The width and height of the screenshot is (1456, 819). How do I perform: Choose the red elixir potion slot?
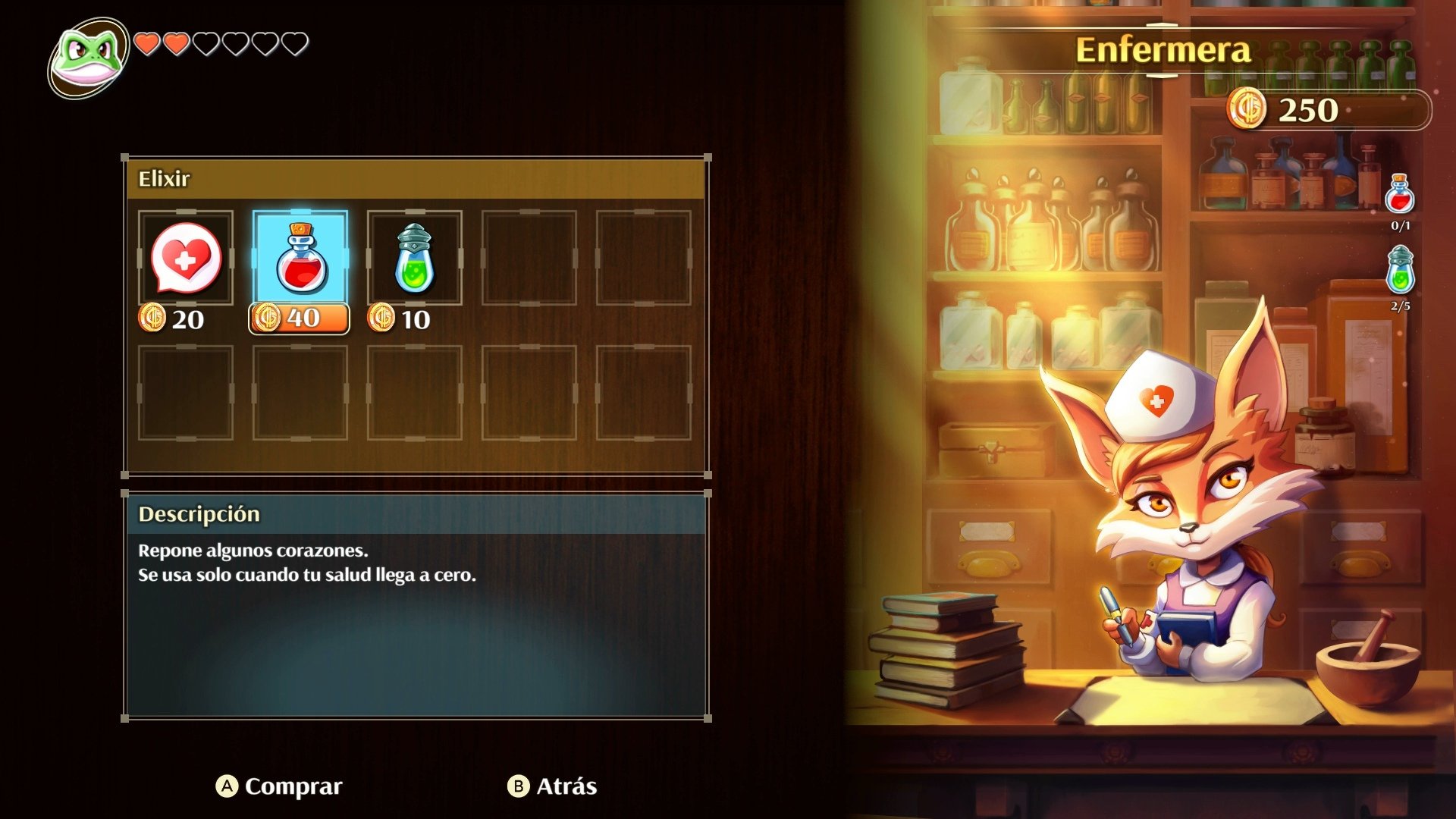[300, 259]
